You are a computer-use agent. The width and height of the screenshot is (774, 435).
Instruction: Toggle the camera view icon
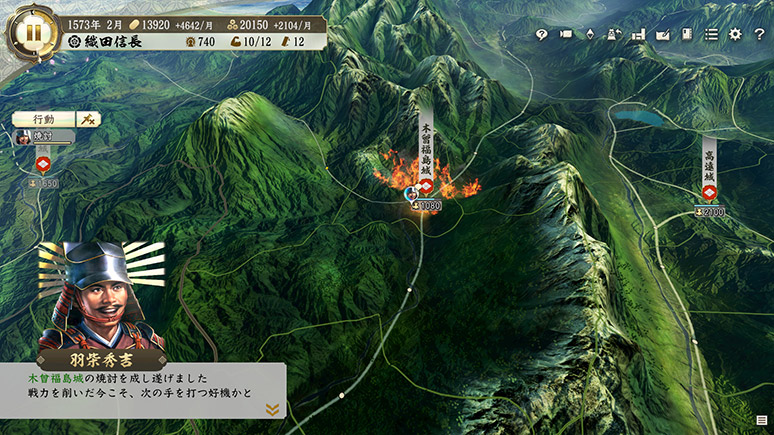(x=566, y=35)
